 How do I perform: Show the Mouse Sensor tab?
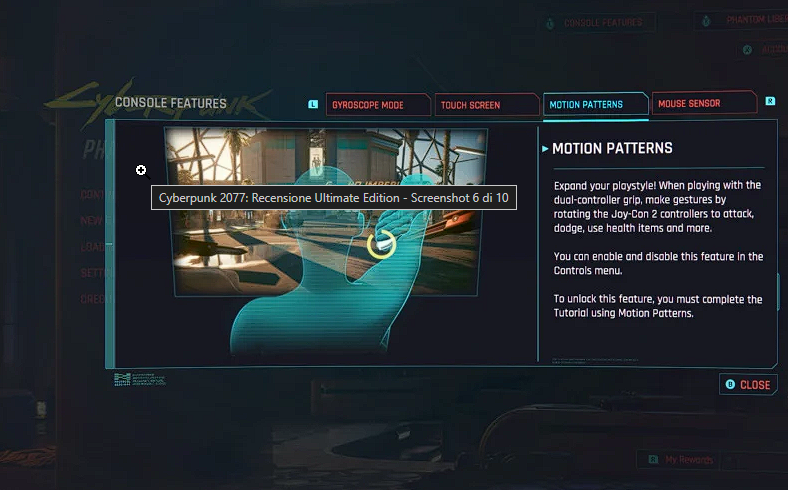click(x=700, y=103)
